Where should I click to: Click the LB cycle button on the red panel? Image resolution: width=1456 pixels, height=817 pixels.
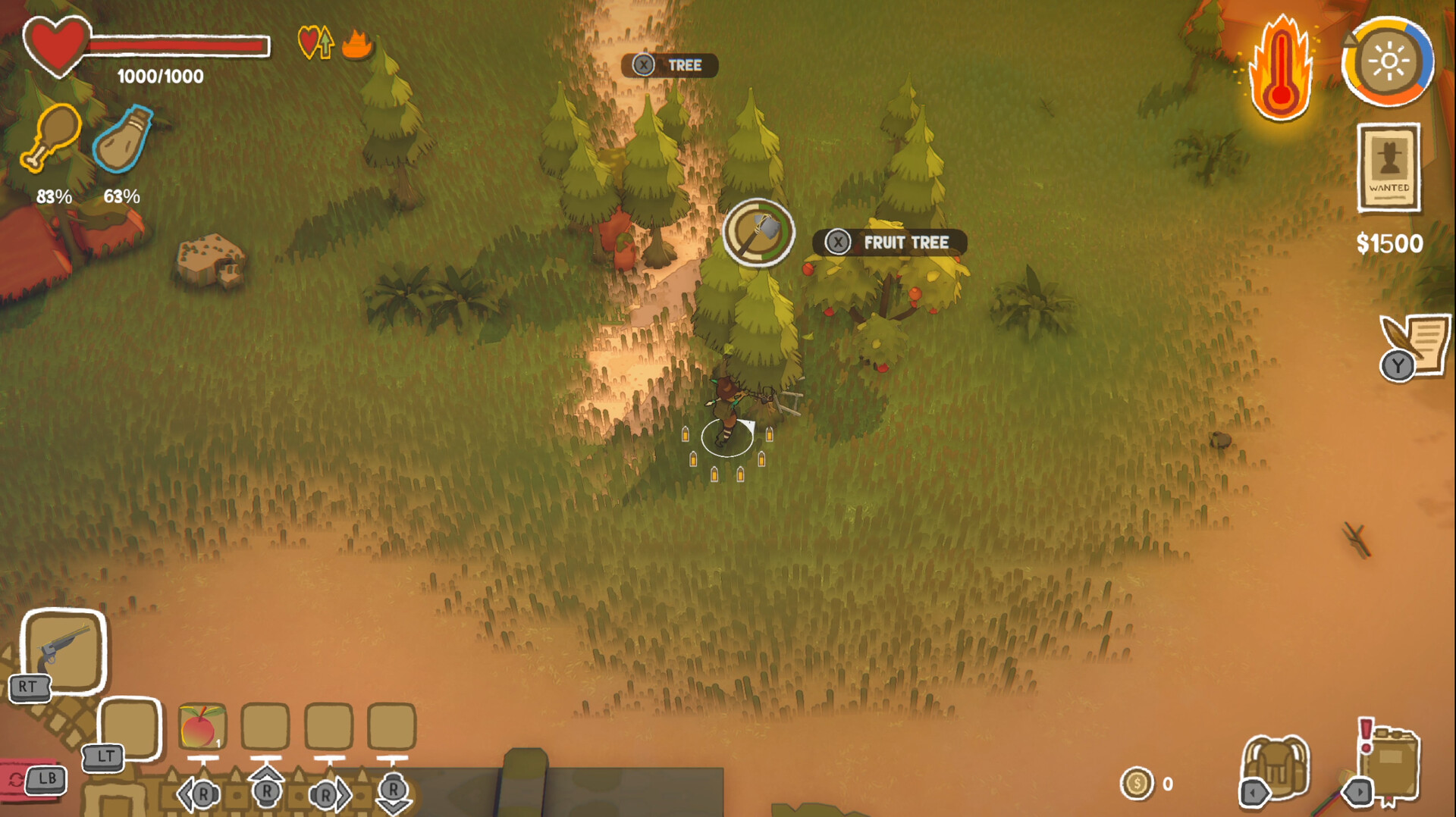pos(45,781)
